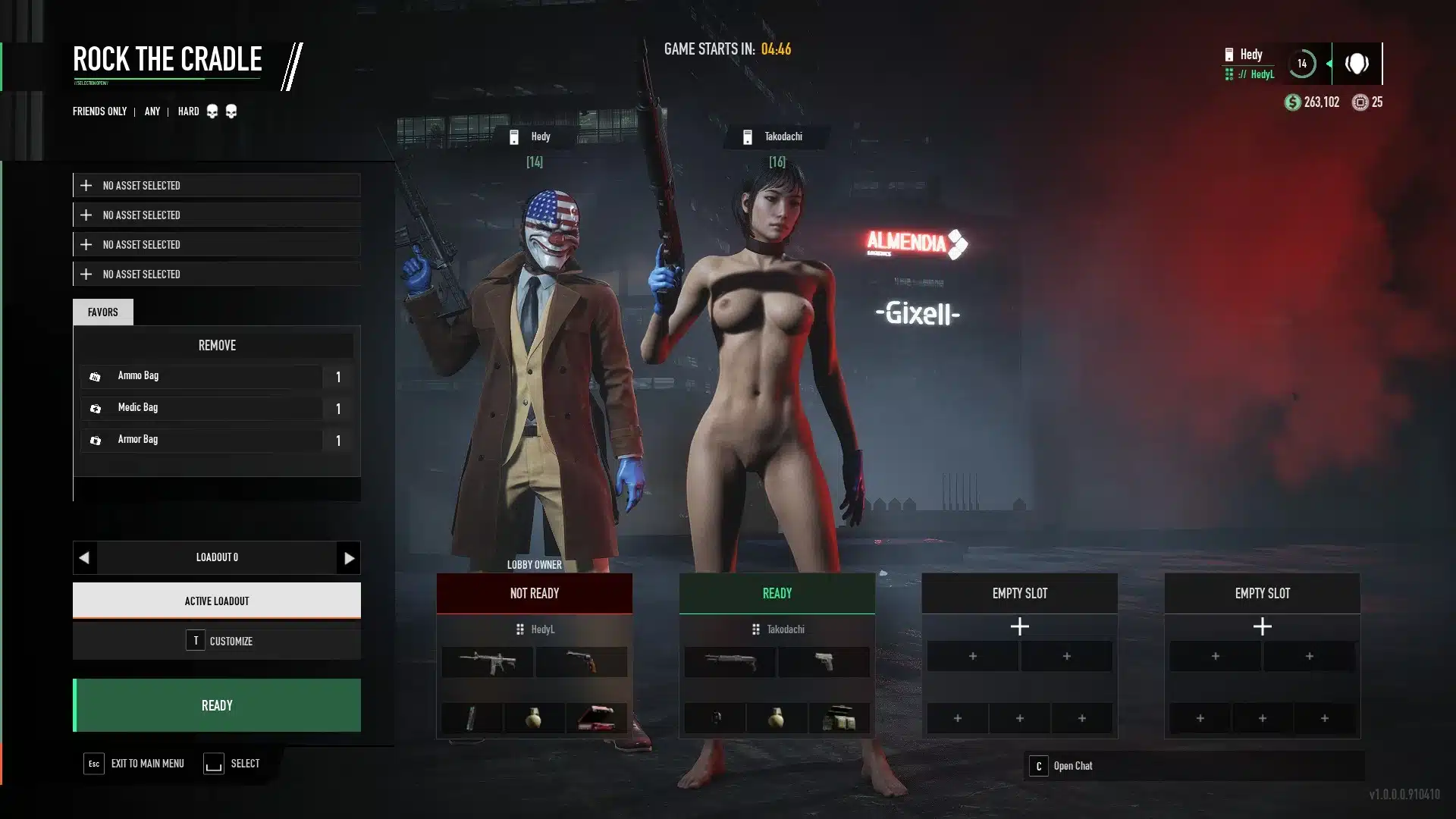Inspect Takodachi's pistol secondary slot

tap(824, 662)
